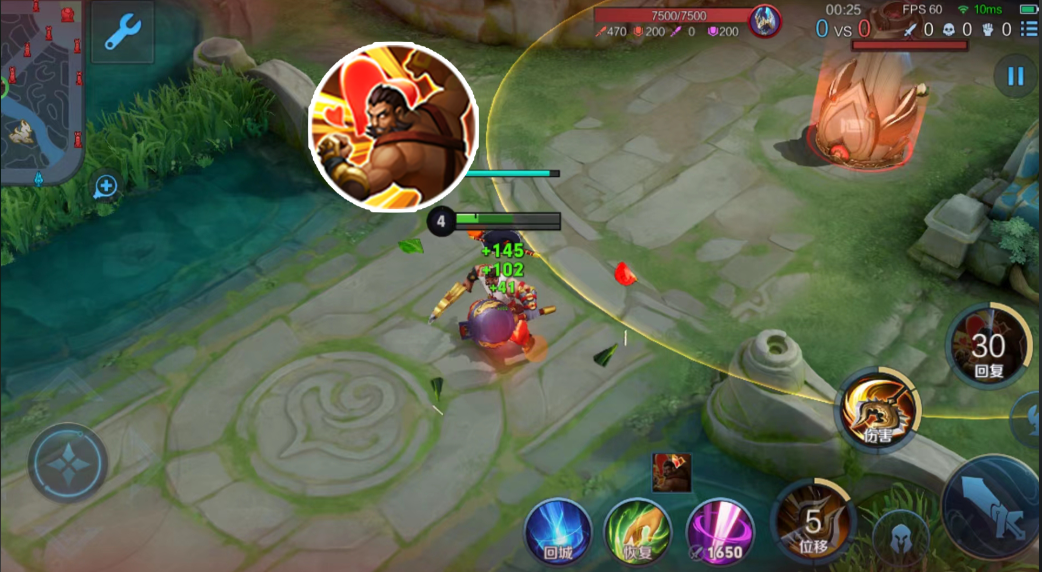Activate the 回城 recall ability
Image resolution: width=1042 pixels, height=572 pixels.
[x=558, y=530]
